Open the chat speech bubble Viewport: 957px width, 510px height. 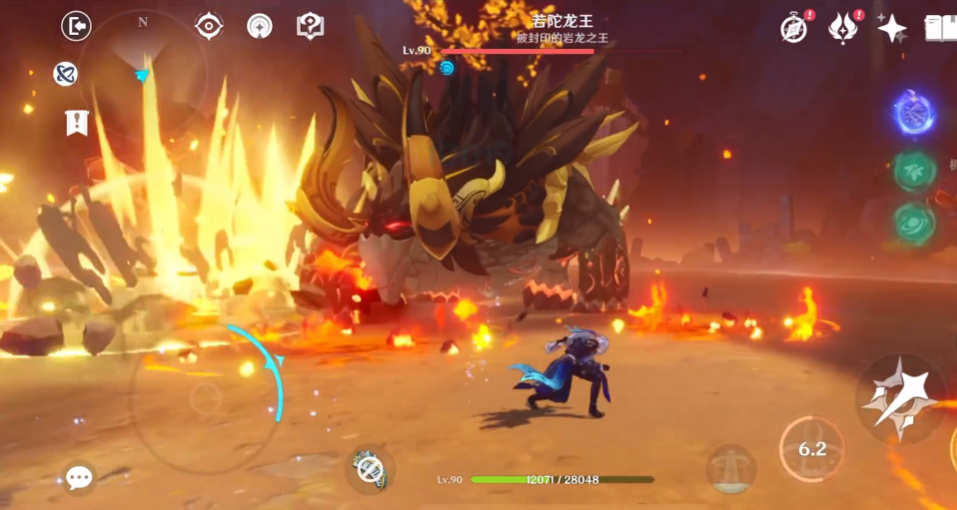pyautogui.click(x=79, y=477)
